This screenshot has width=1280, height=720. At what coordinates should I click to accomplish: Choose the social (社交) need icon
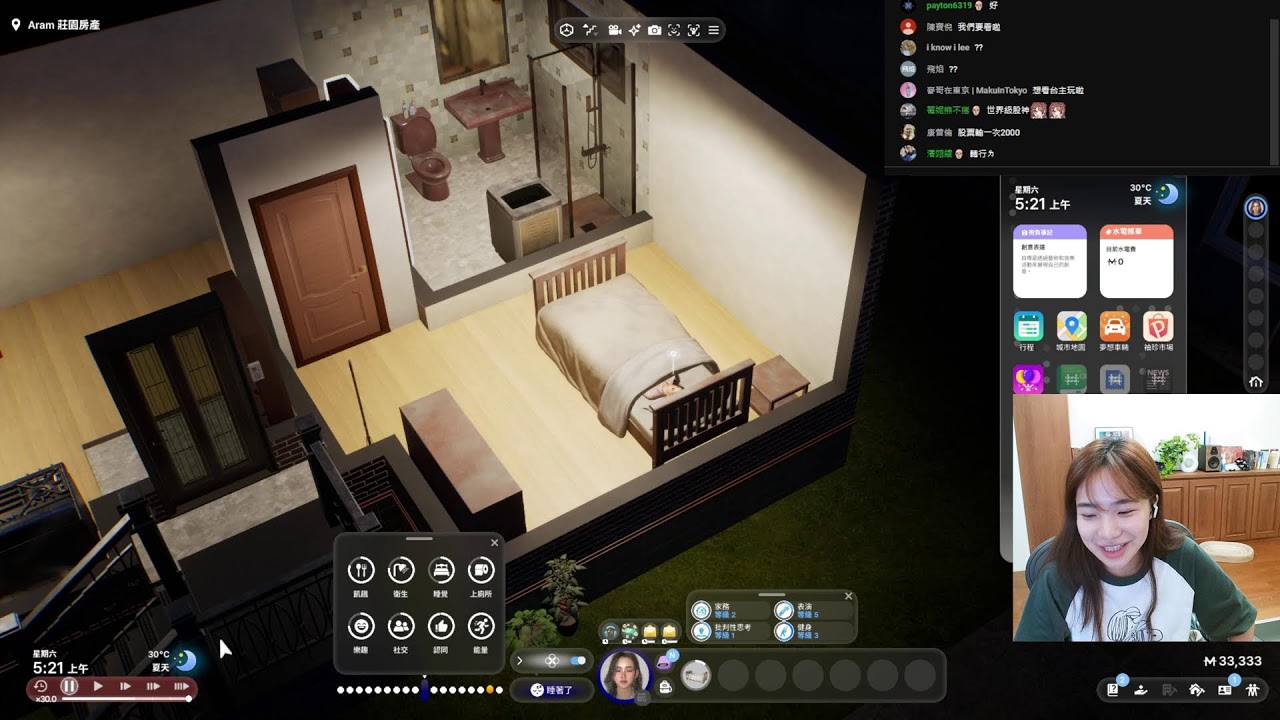401,627
